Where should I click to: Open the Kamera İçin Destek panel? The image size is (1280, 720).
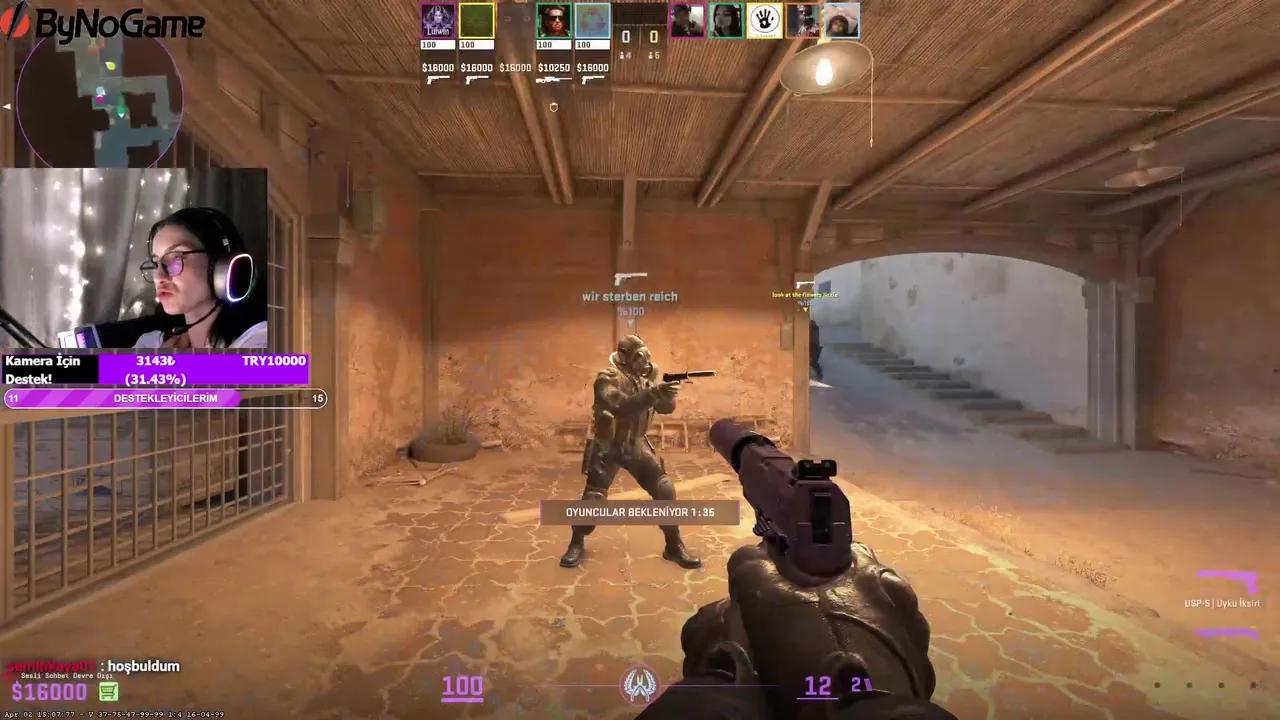tap(50, 369)
